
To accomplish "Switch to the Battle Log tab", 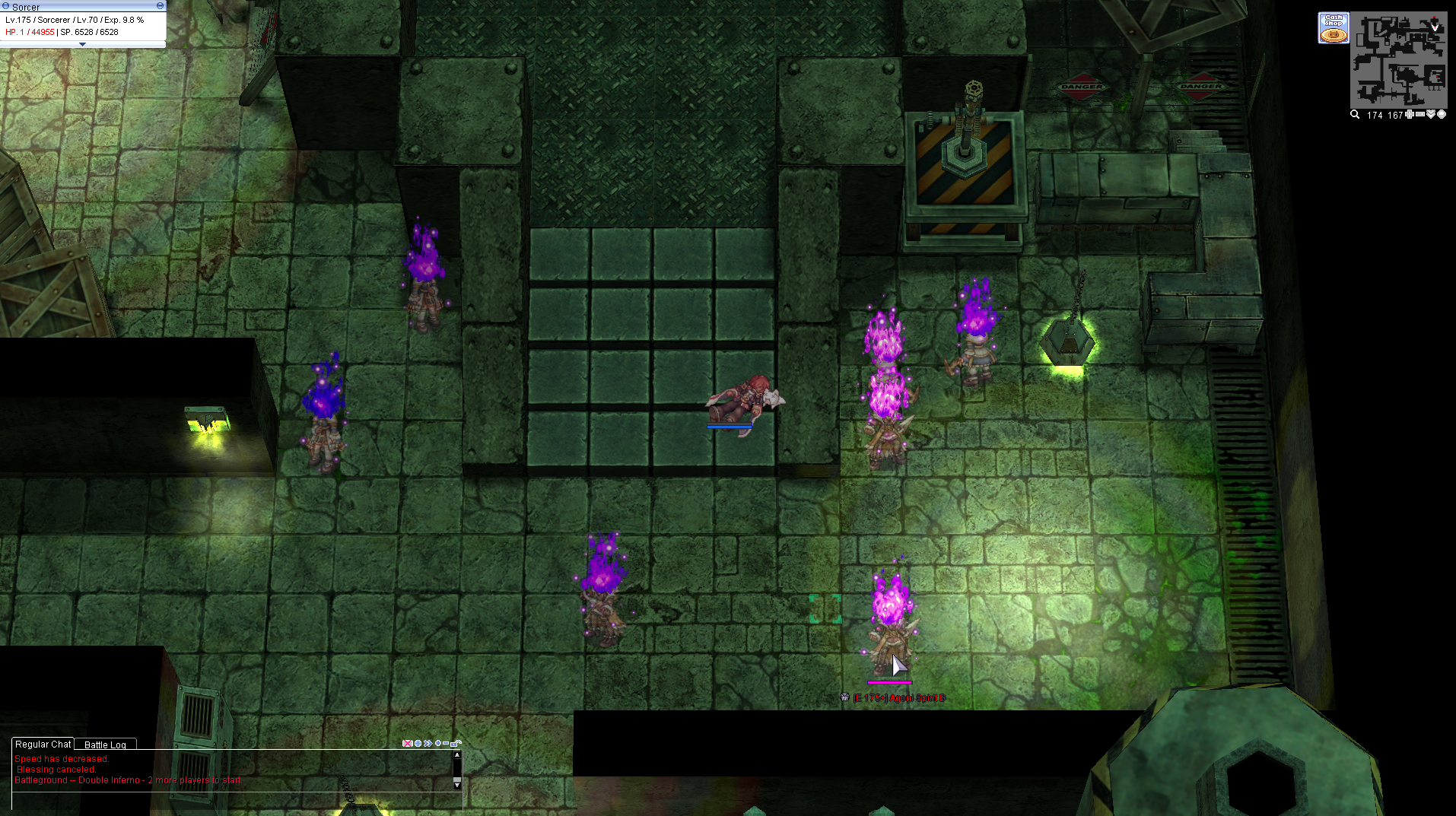I will (x=105, y=744).
